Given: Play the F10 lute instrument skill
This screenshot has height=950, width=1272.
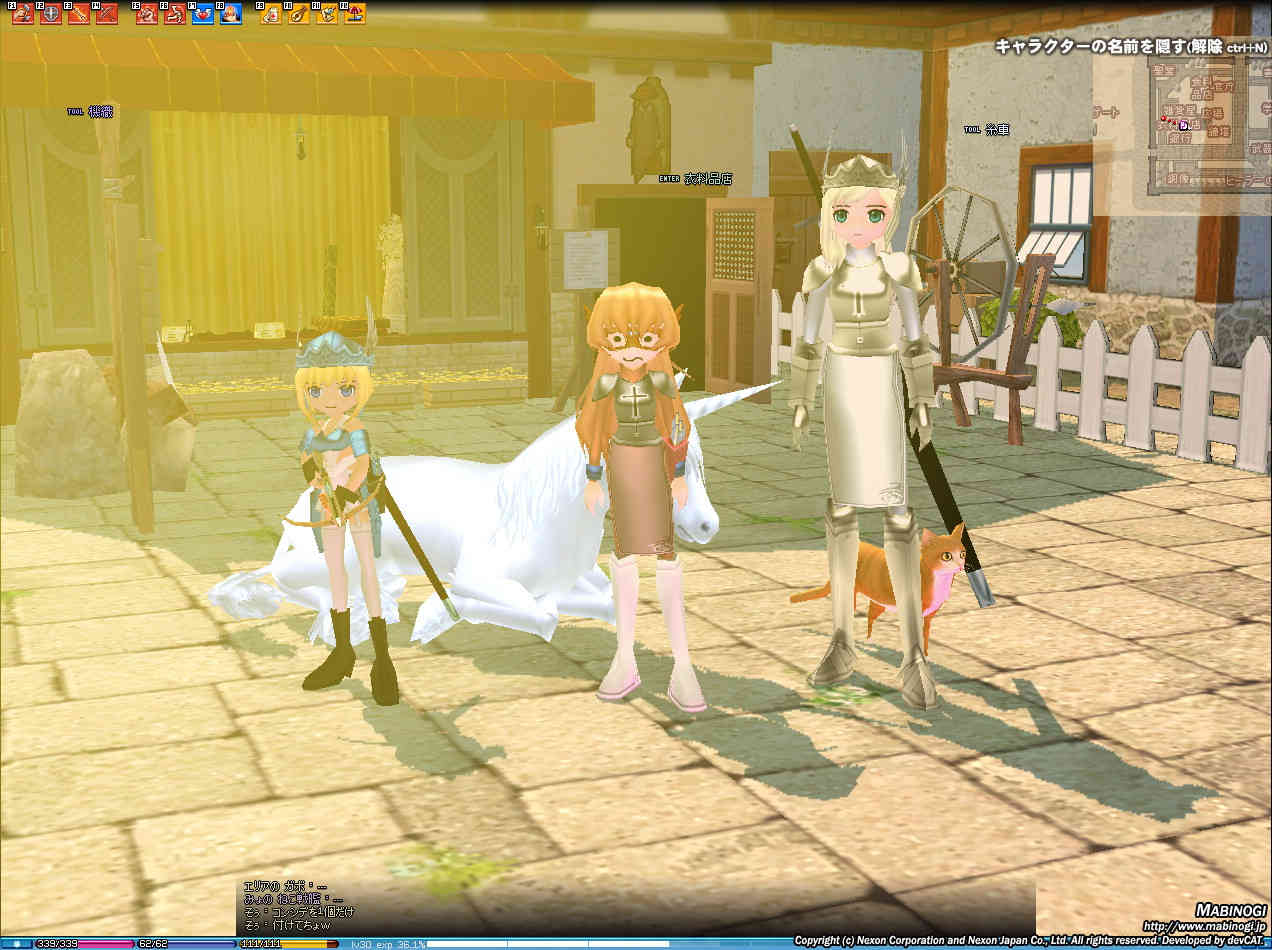Looking at the screenshot, I should [x=298, y=14].
